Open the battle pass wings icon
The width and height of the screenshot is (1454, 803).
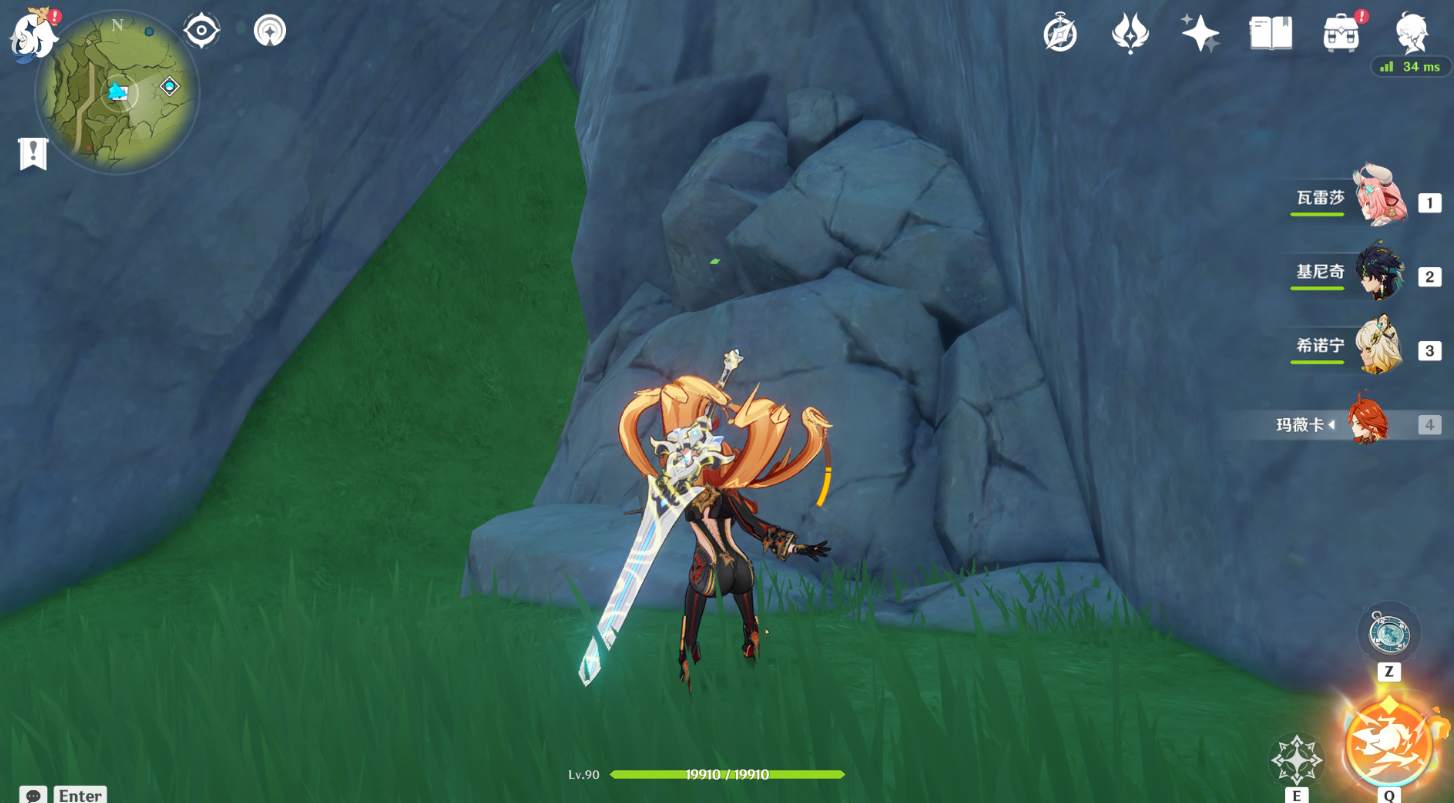(1129, 33)
